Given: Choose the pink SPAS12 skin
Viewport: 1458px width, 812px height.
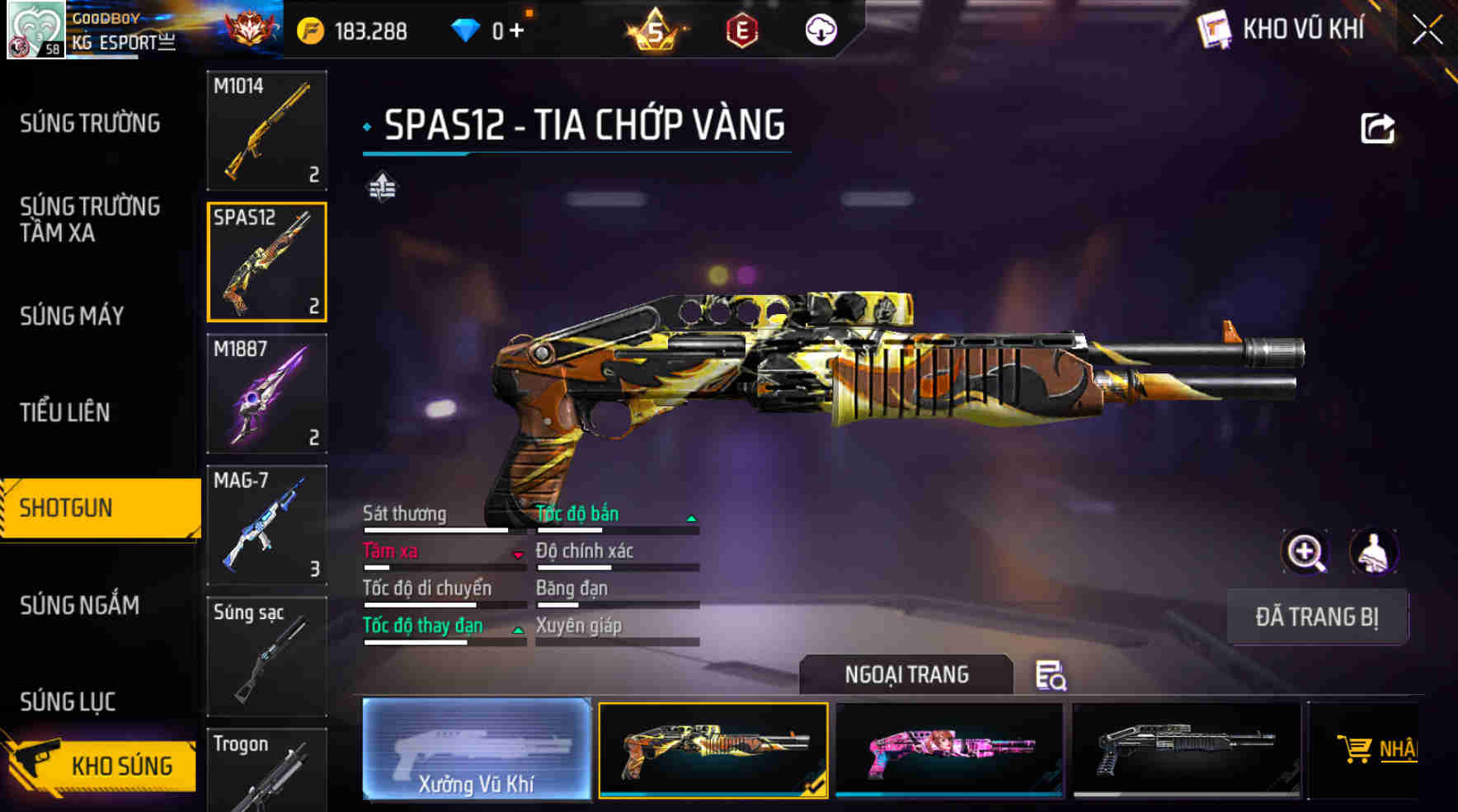Looking at the screenshot, I should 950,749.
